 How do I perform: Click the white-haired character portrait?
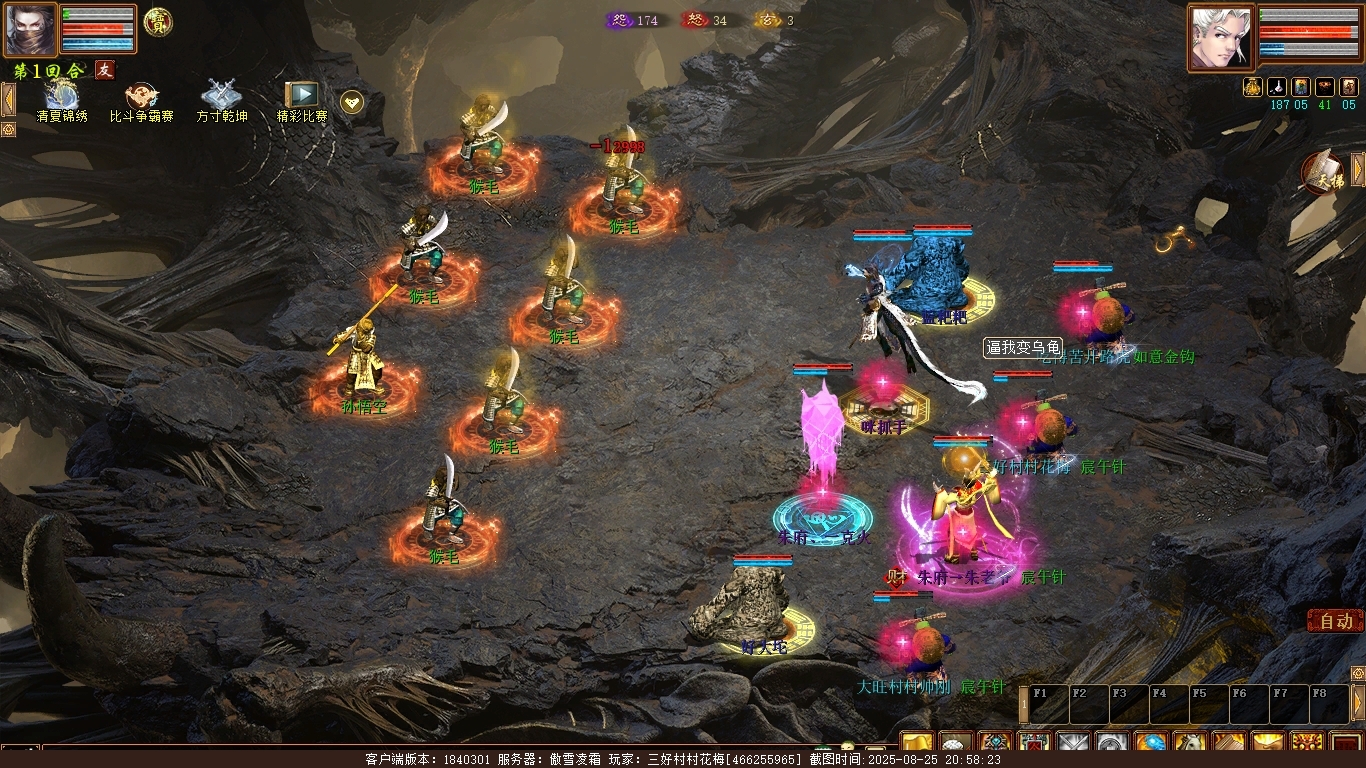pyautogui.click(x=1221, y=37)
